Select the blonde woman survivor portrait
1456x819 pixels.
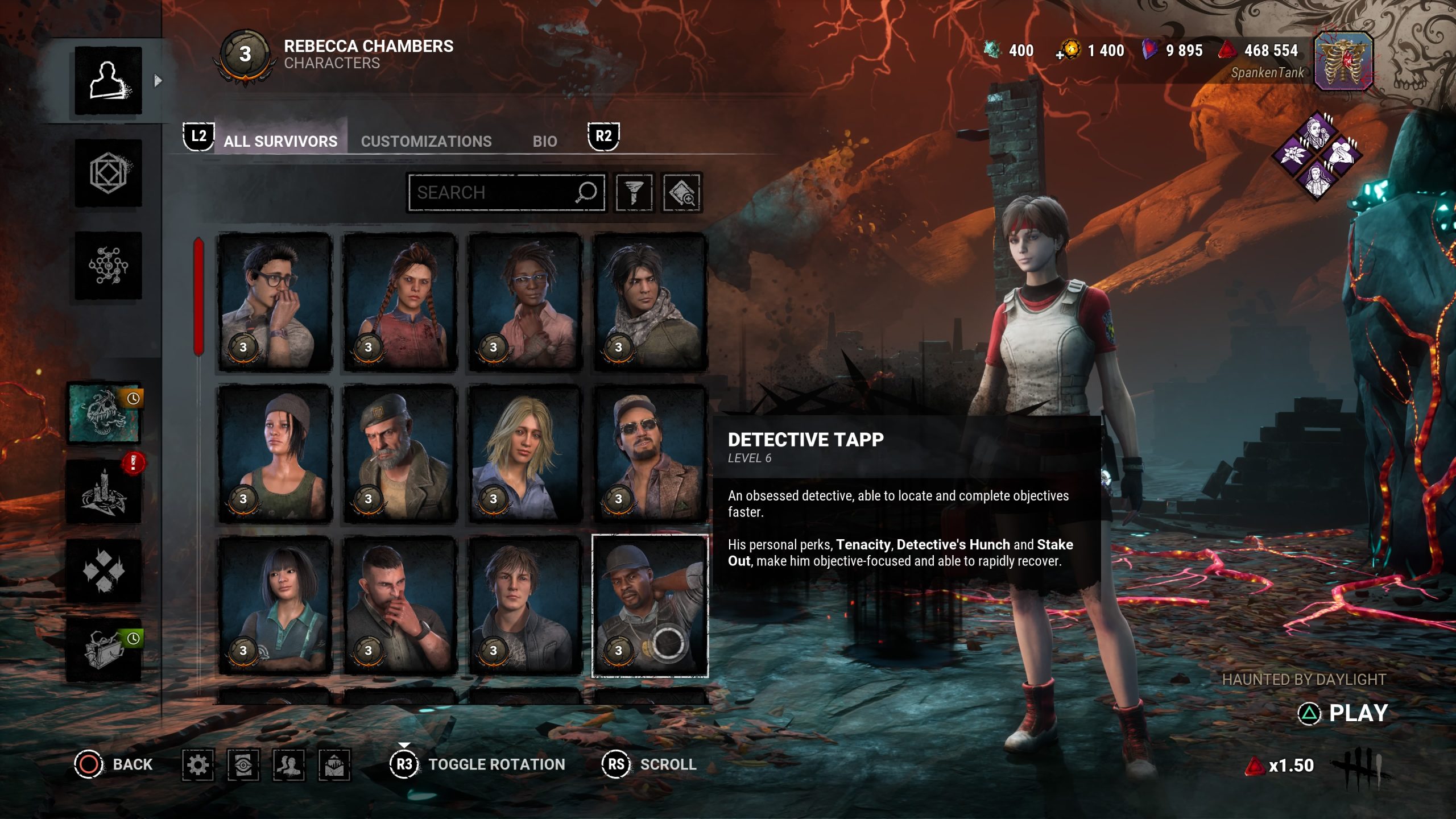525,453
